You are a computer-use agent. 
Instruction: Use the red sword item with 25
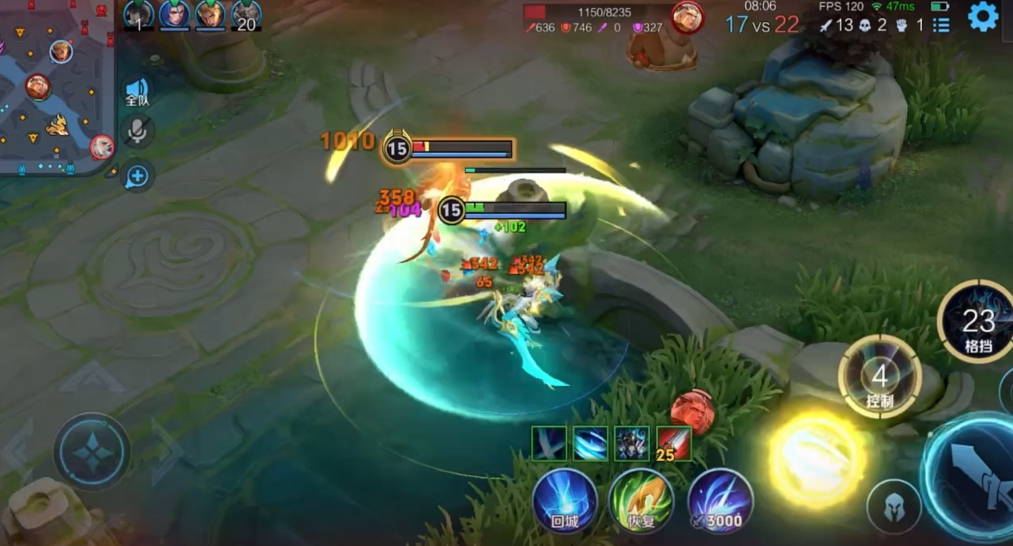click(x=674, y=443)
